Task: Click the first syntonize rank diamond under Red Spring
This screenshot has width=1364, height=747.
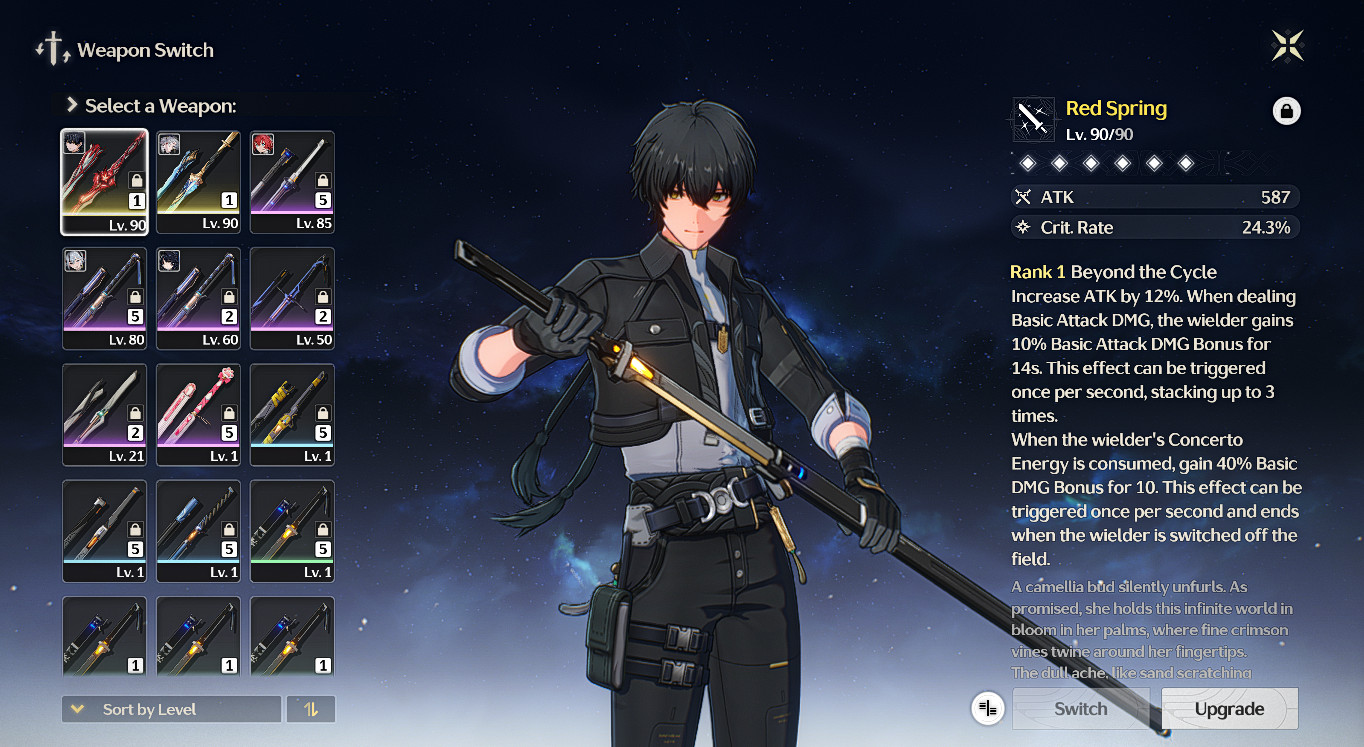Action: [1027, 162]
